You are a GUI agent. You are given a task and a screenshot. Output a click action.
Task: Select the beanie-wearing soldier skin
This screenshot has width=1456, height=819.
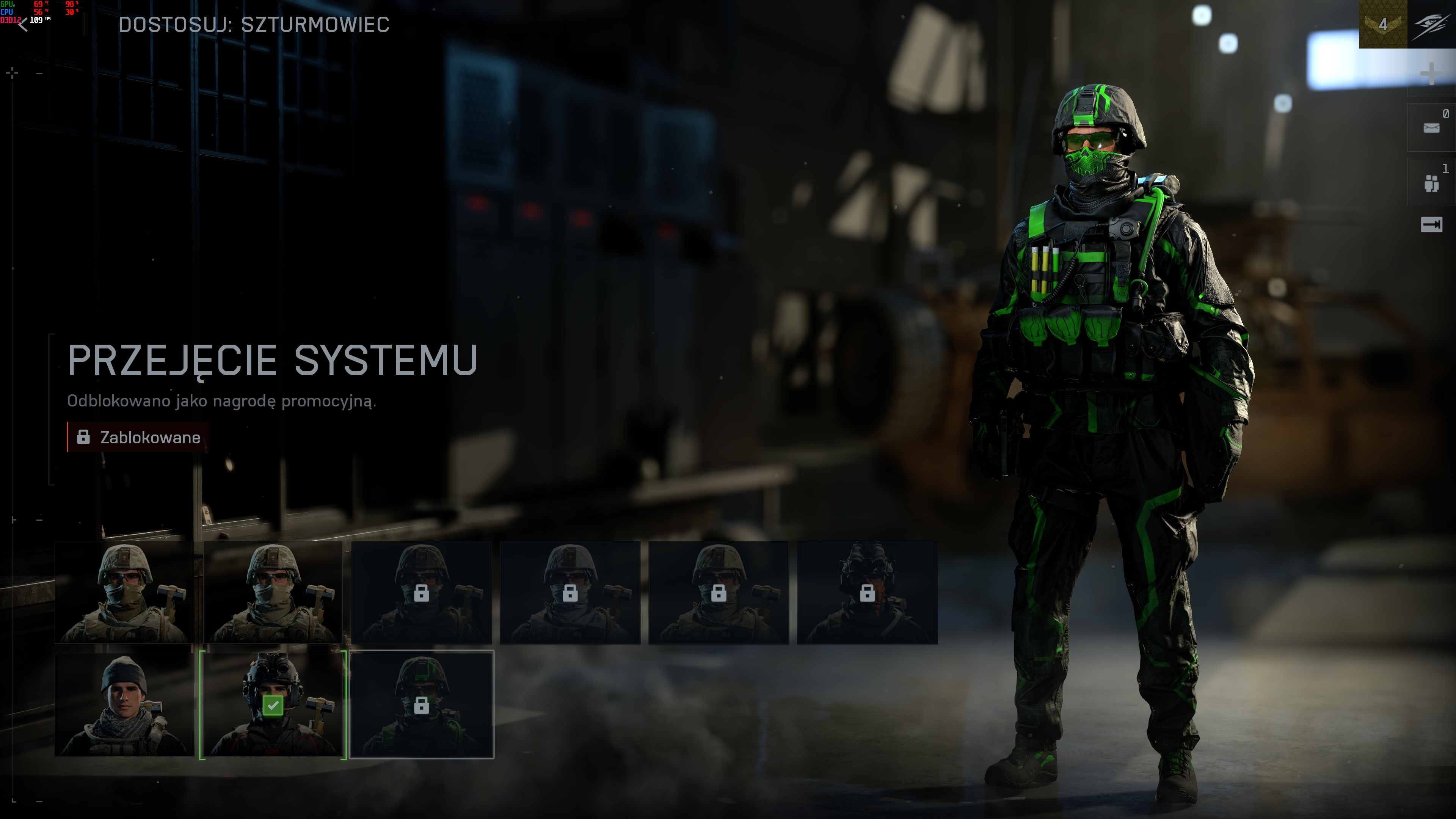coord(124,704)
